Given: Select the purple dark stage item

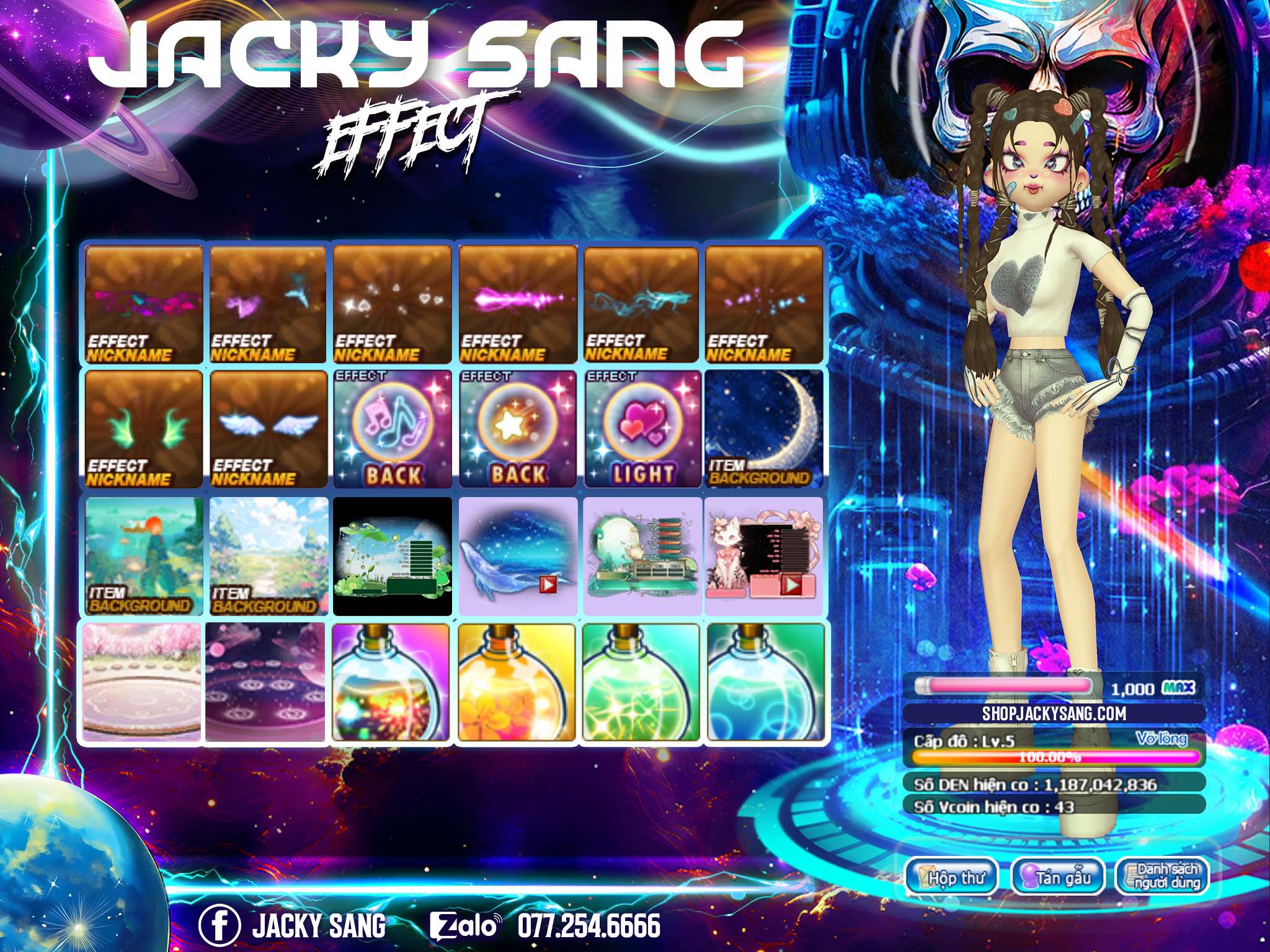Looking at the screenshot, I should pyautogui.click(x=265, y=682).
